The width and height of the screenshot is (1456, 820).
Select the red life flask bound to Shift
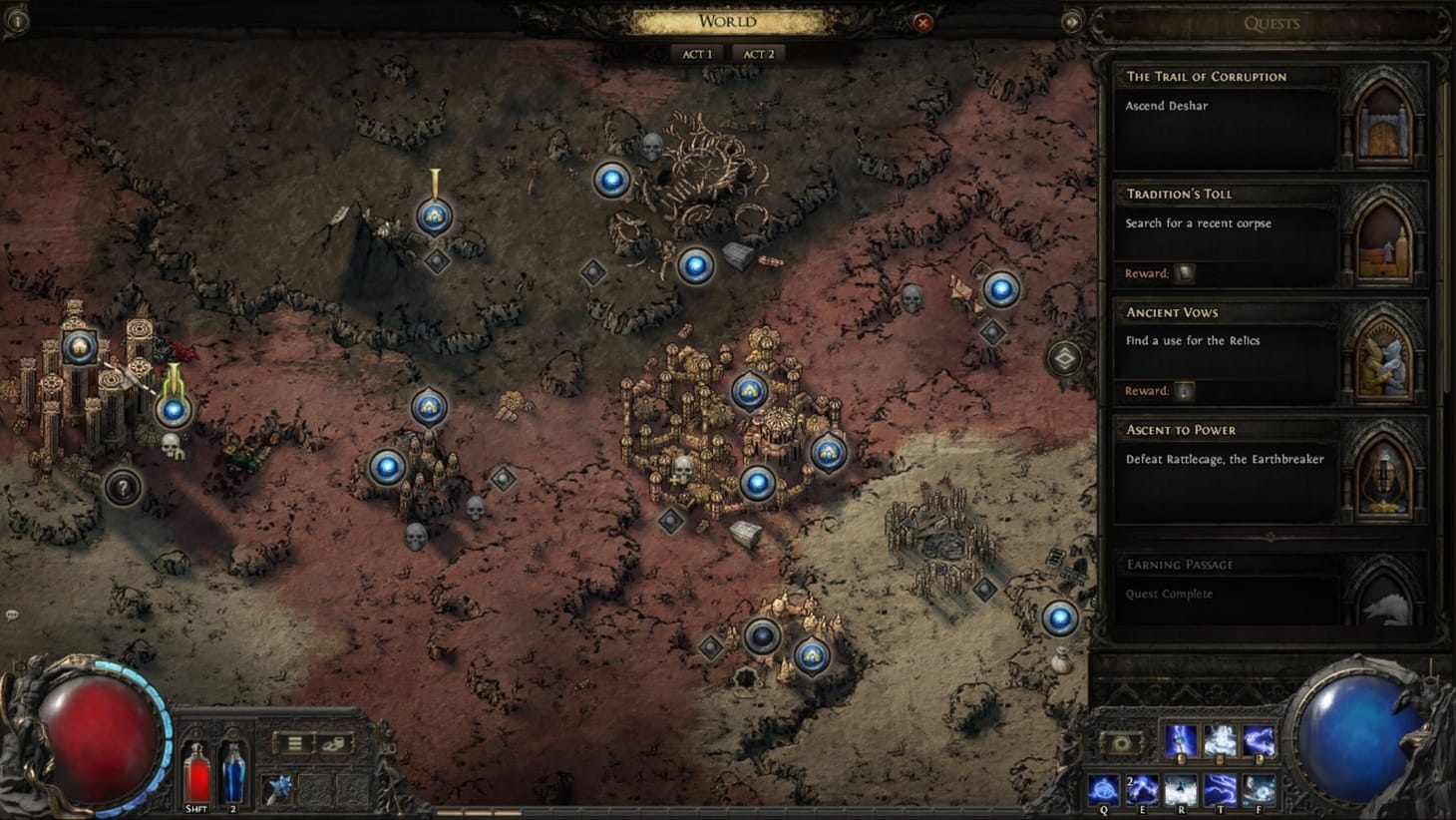point(196,776)
